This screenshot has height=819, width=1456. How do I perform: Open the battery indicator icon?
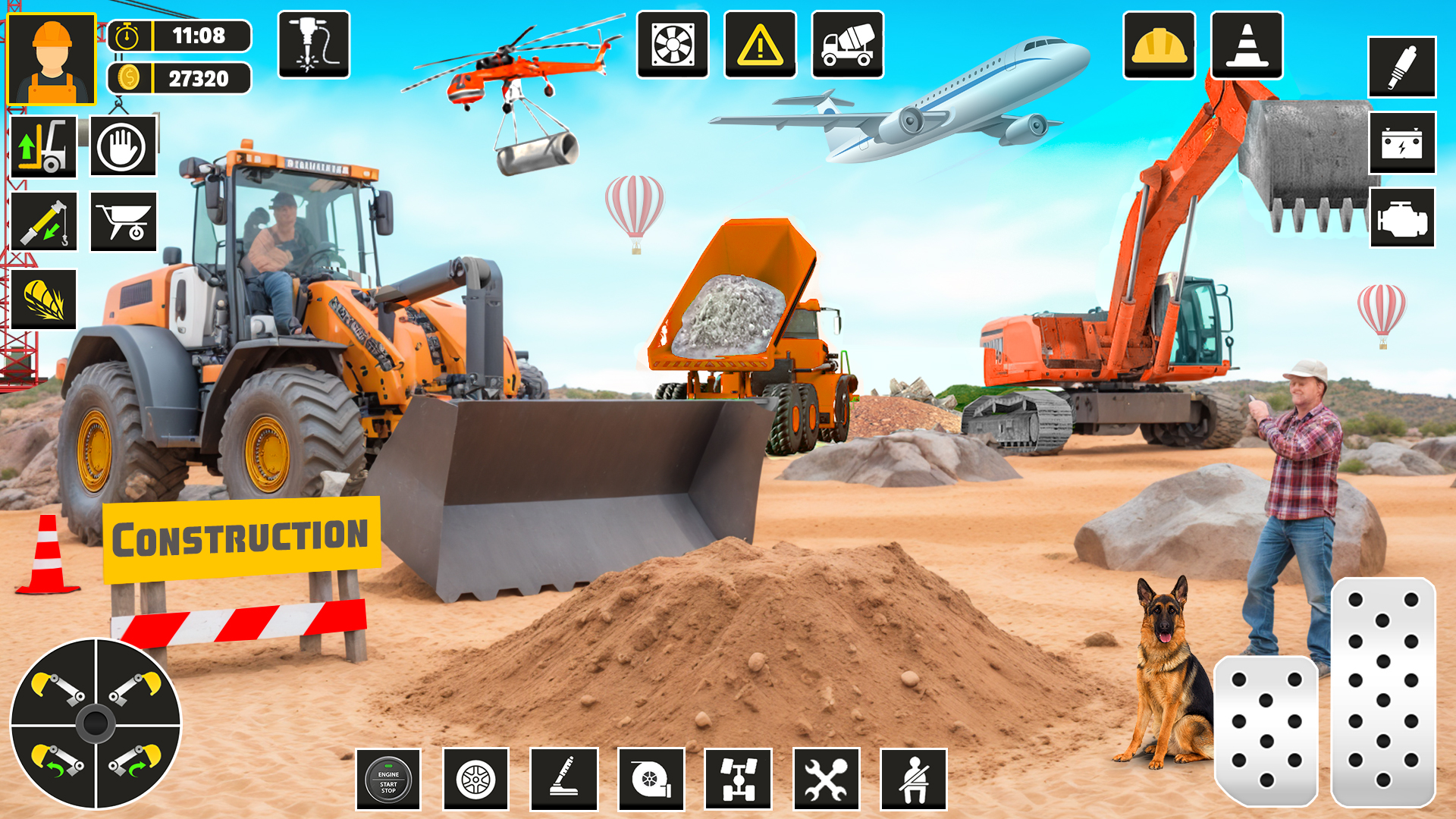click(1403, 144)
